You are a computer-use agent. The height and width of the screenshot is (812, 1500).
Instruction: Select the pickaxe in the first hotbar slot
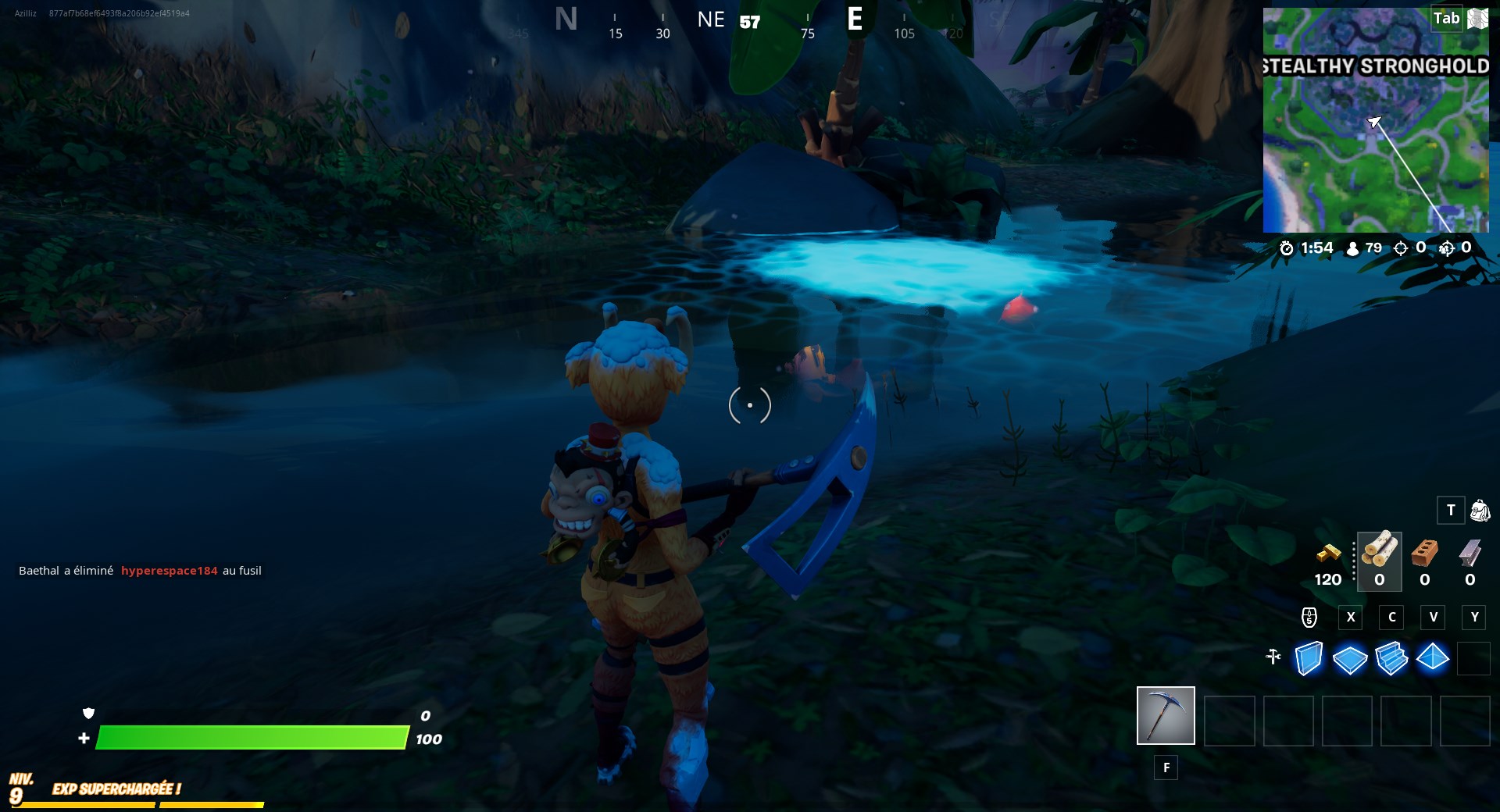[1166, 715]
